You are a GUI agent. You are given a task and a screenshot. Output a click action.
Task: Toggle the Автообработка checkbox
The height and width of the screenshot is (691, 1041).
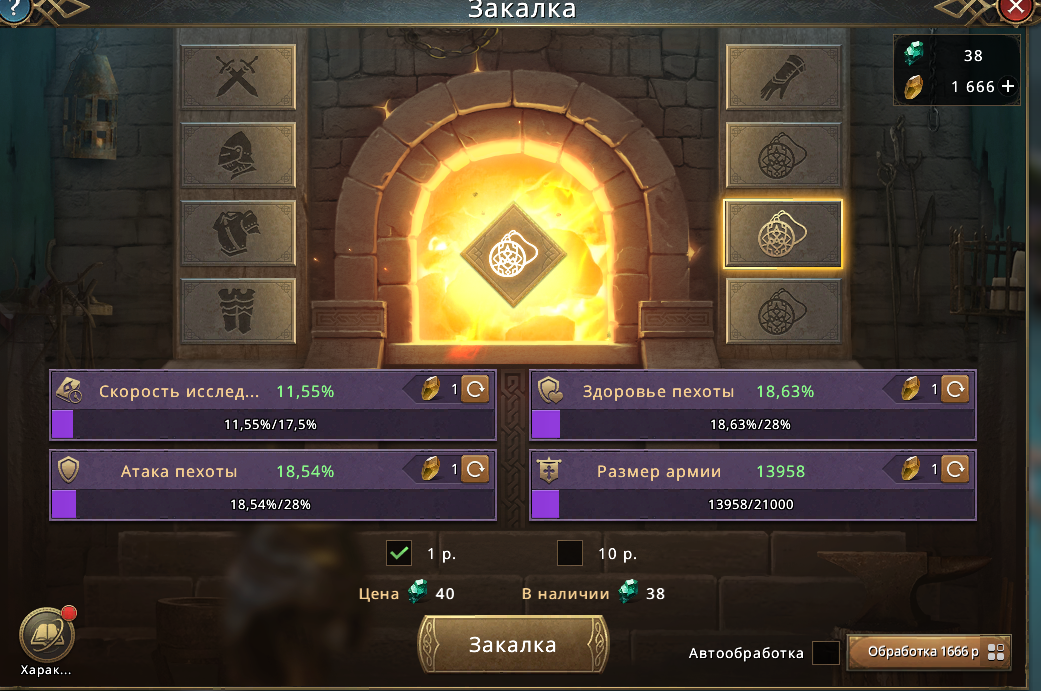pos(825,653)
